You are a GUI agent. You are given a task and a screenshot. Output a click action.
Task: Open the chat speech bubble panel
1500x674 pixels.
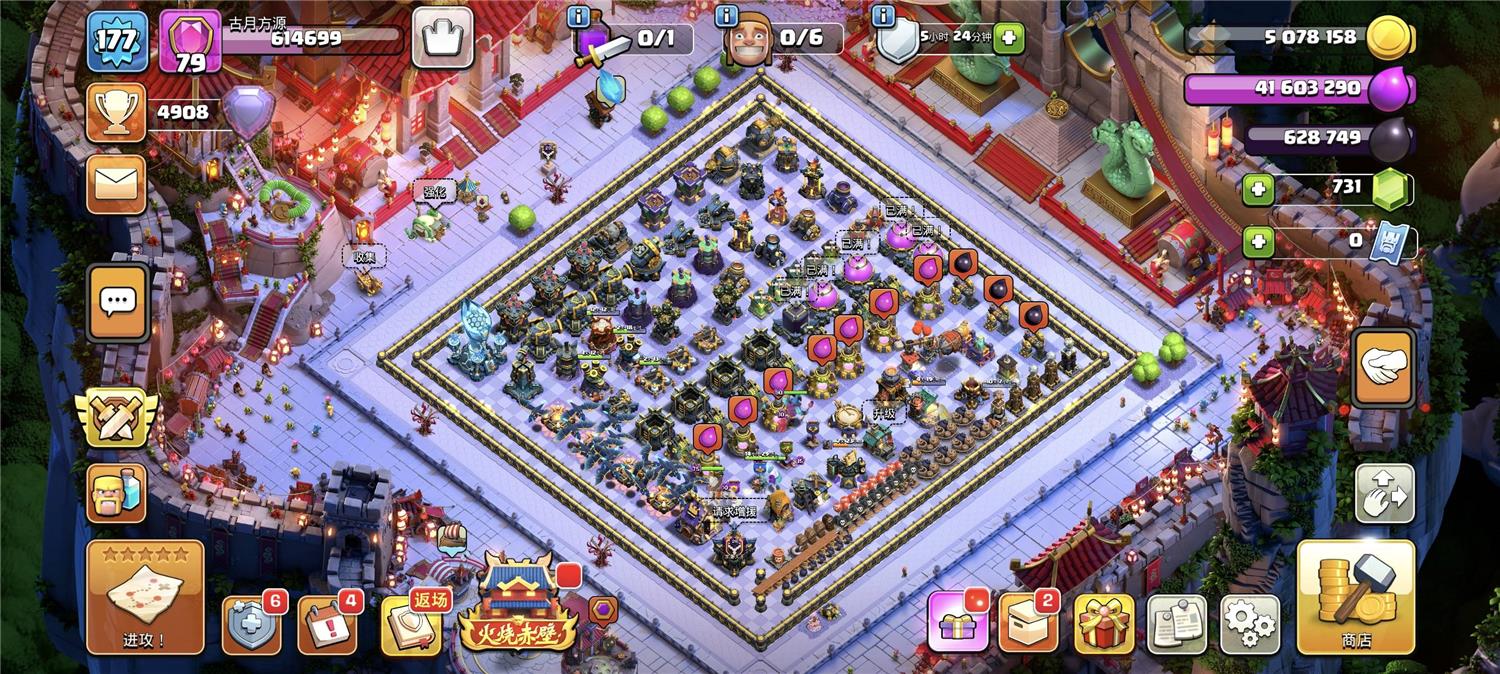pyautogui.click(x=118, y=302)
